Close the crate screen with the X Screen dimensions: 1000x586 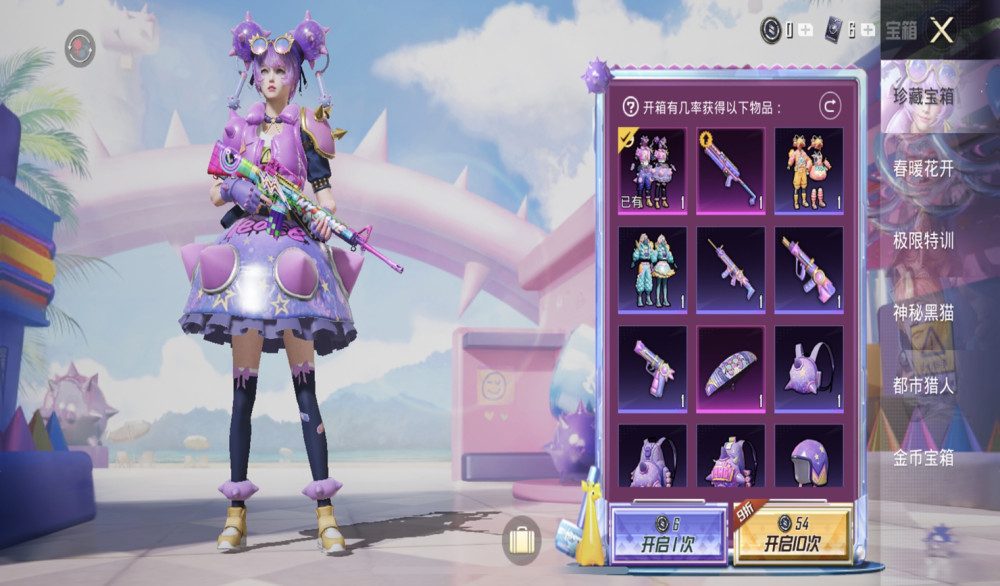(941, 30)
